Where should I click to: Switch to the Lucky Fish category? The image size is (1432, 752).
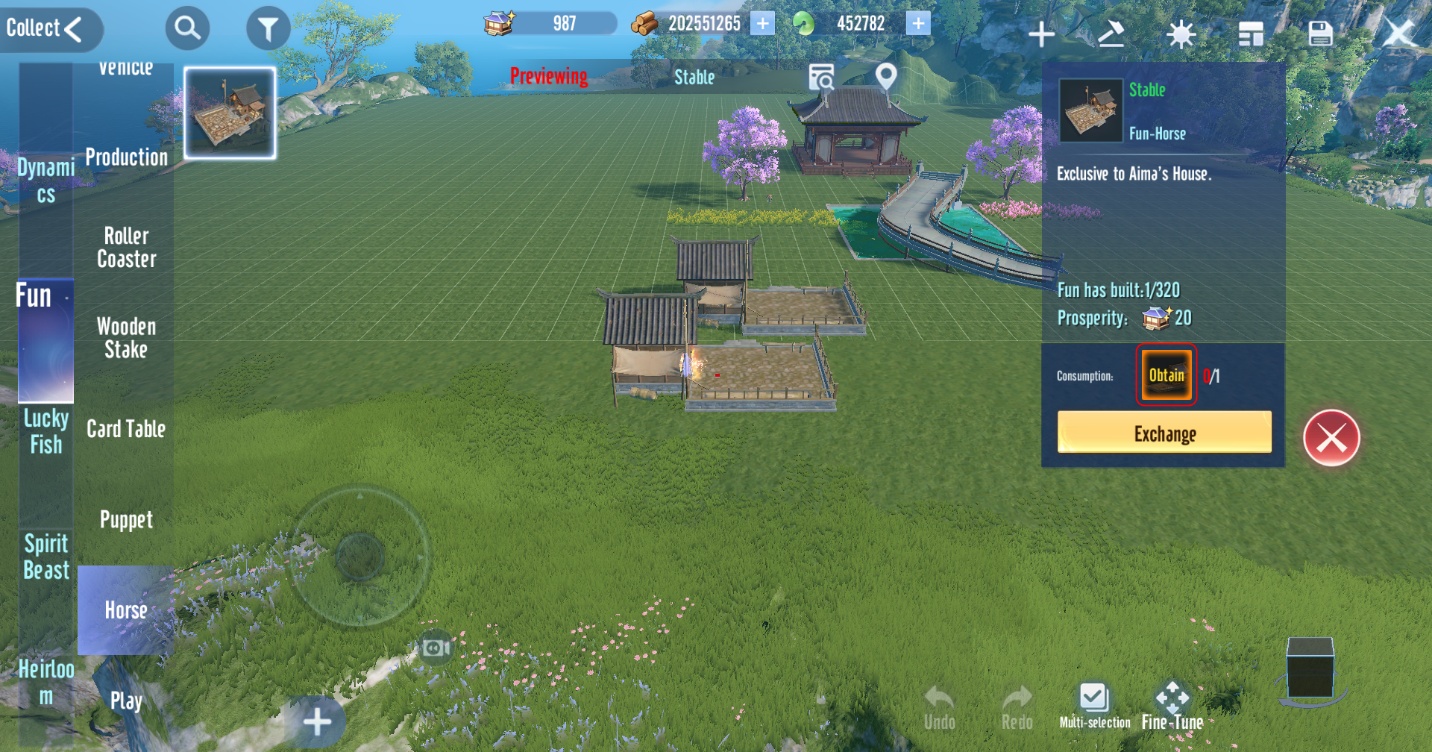click(x=46, y=431)
